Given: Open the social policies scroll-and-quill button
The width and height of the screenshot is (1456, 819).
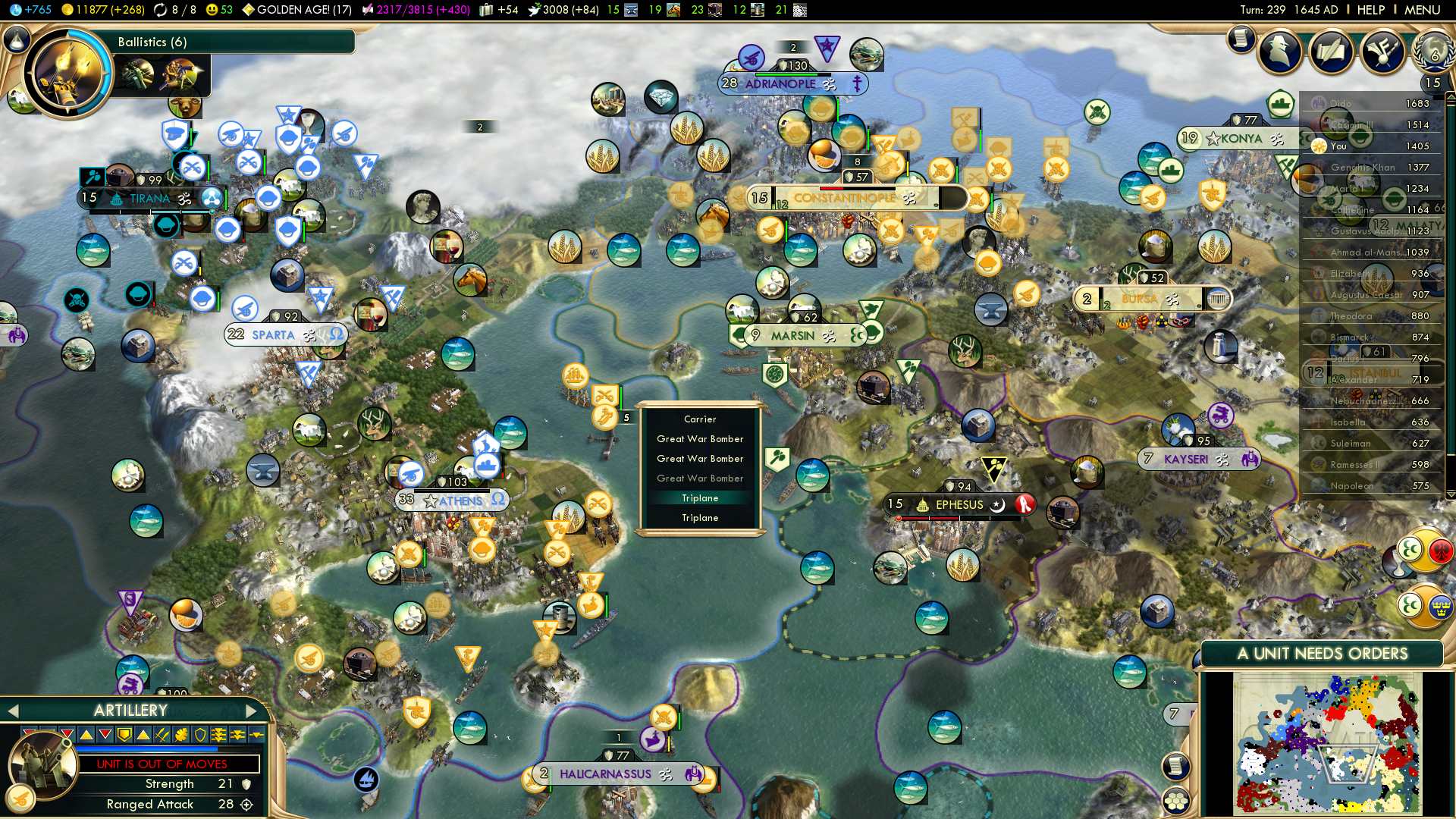Looking at the screenshot, I should click(x=1331, y=52).
